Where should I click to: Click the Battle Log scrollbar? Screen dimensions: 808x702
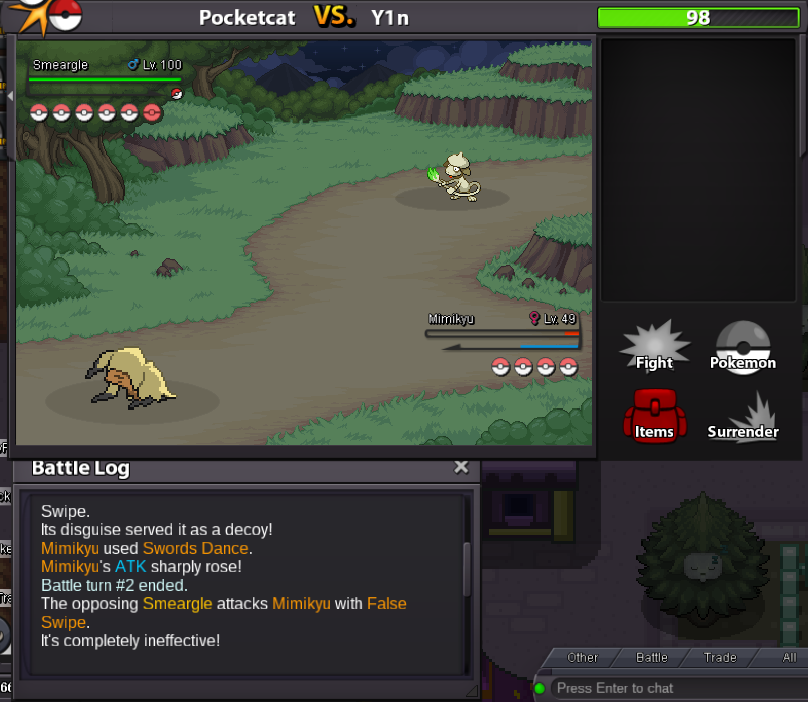[x=466, y=568]
